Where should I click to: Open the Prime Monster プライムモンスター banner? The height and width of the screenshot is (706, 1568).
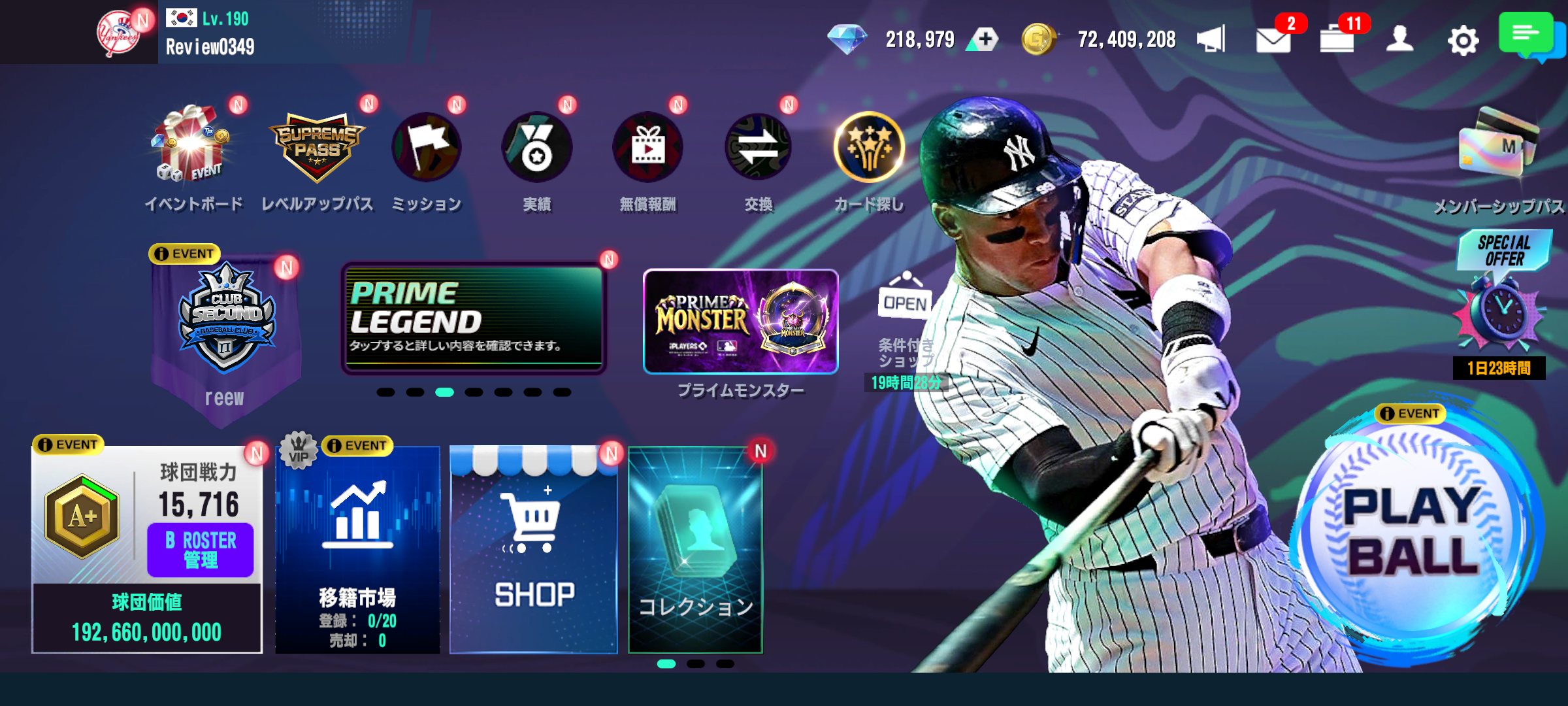click(740, 321)
